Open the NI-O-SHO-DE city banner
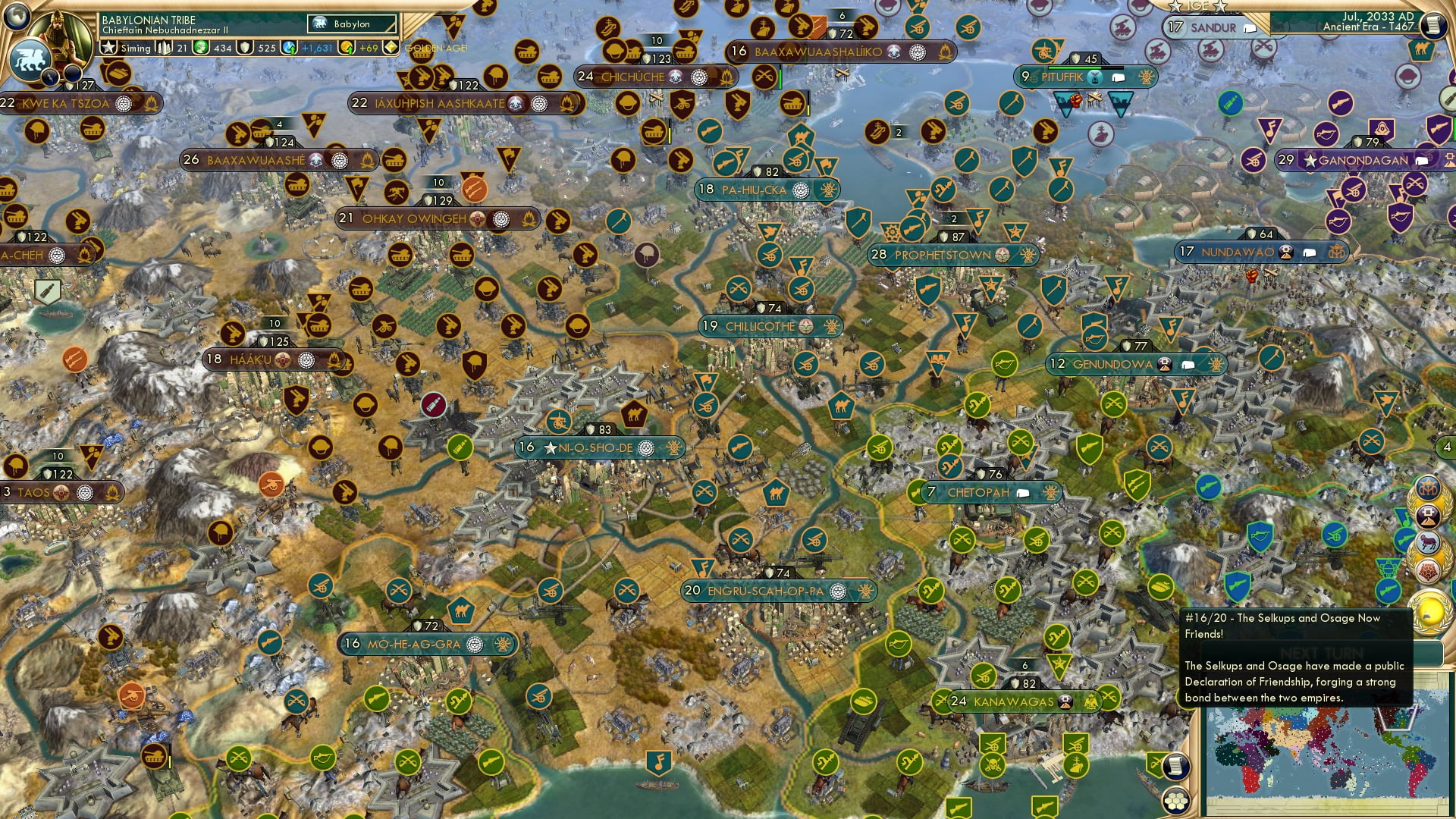Viewport: 1456px width, 819px height. click(x=588, y=447)
